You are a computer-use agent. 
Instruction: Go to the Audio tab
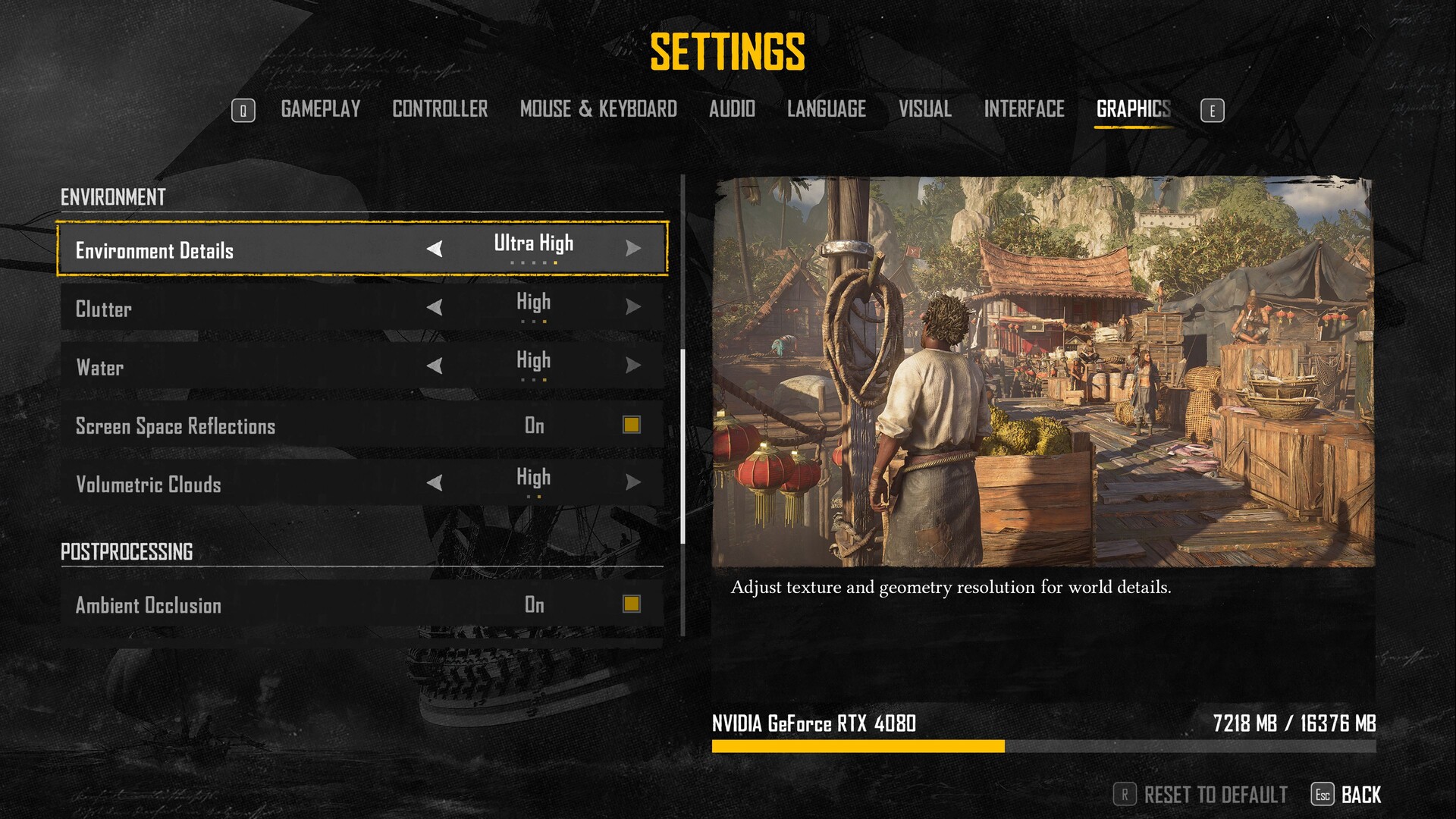(x=732, y=109)
